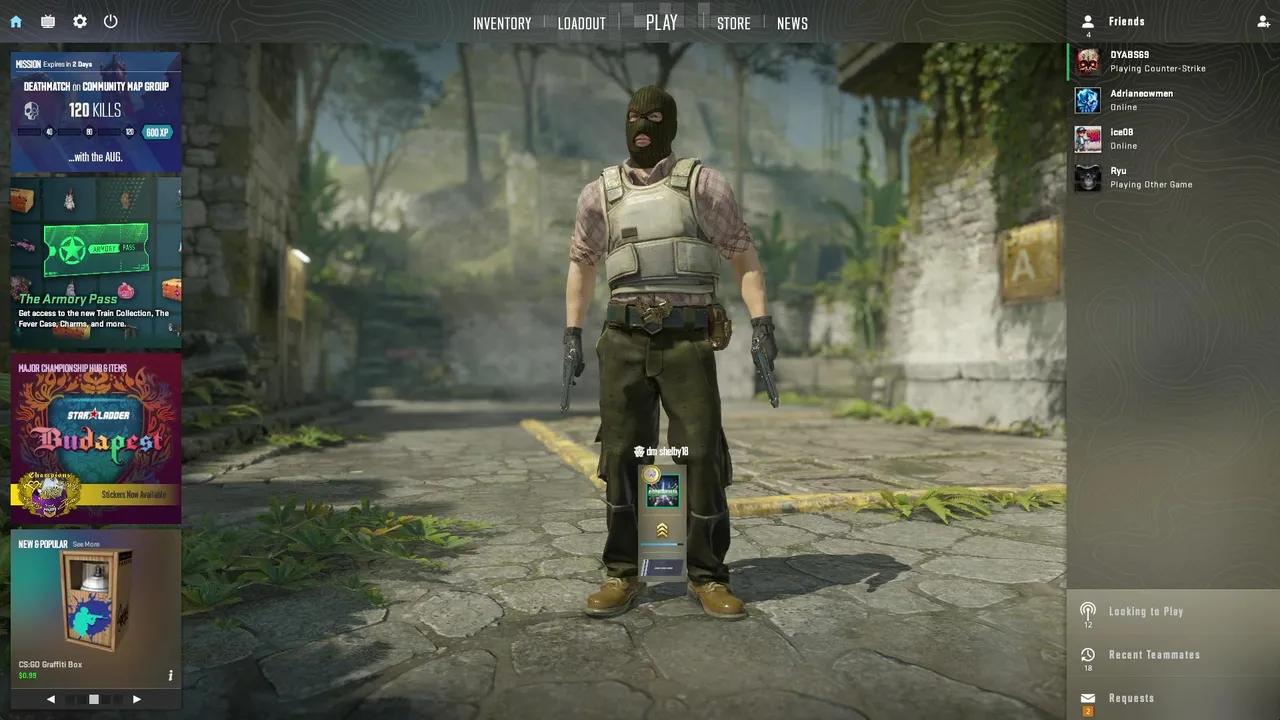Switch to the Loadout tab
Viewport: 1280px width, 720px height.
point(582,22)
